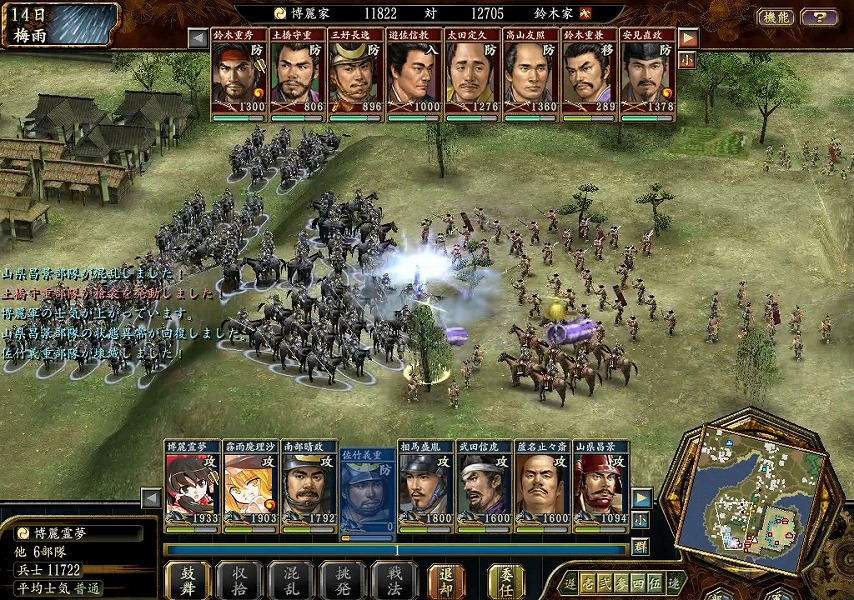
Task: Open the question mark help button
Action: [820, 17]
